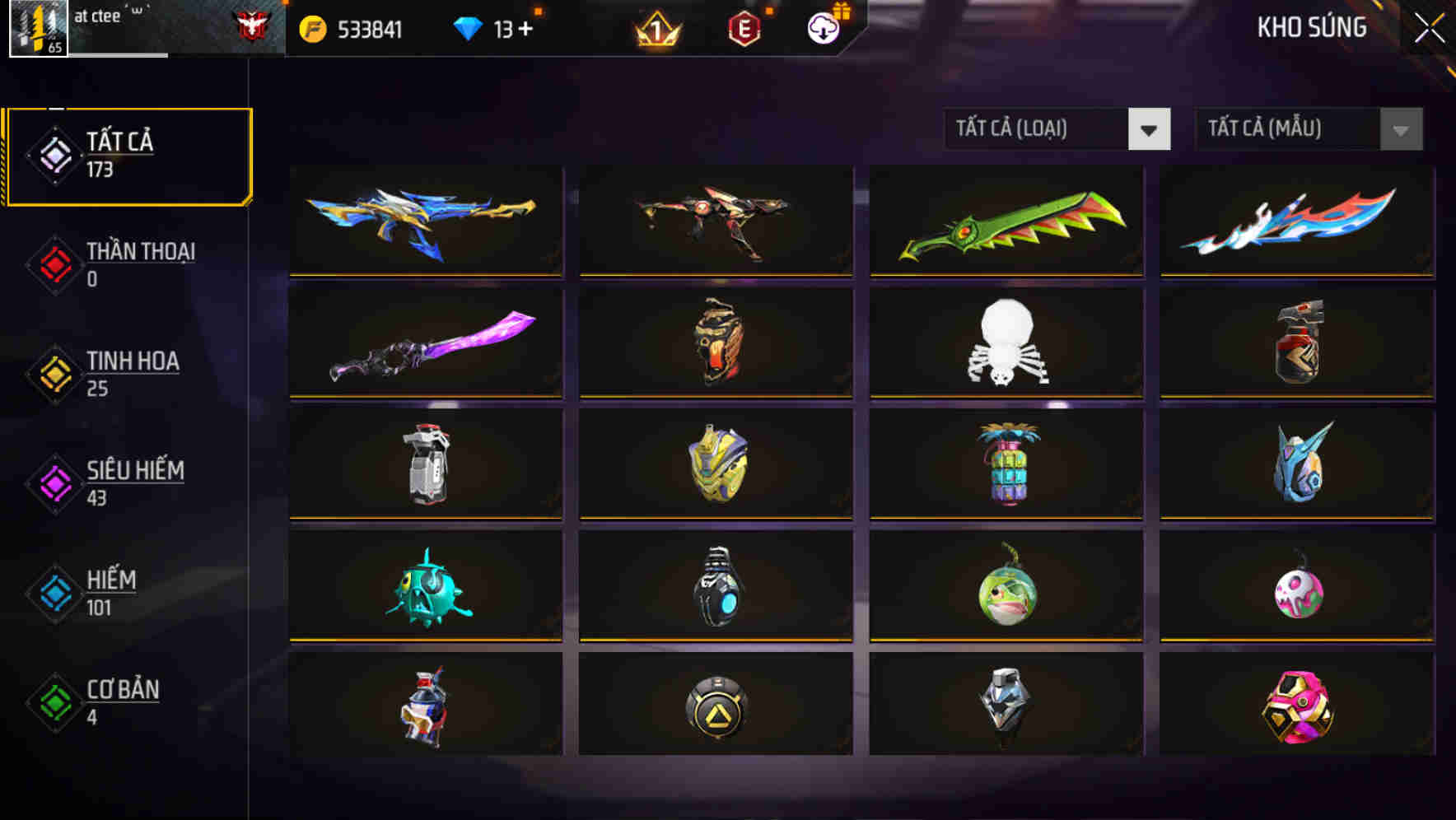Toggle the TẤT CẢ category selection
This screenshot has height=820, width=1456.
coord(128,153)
